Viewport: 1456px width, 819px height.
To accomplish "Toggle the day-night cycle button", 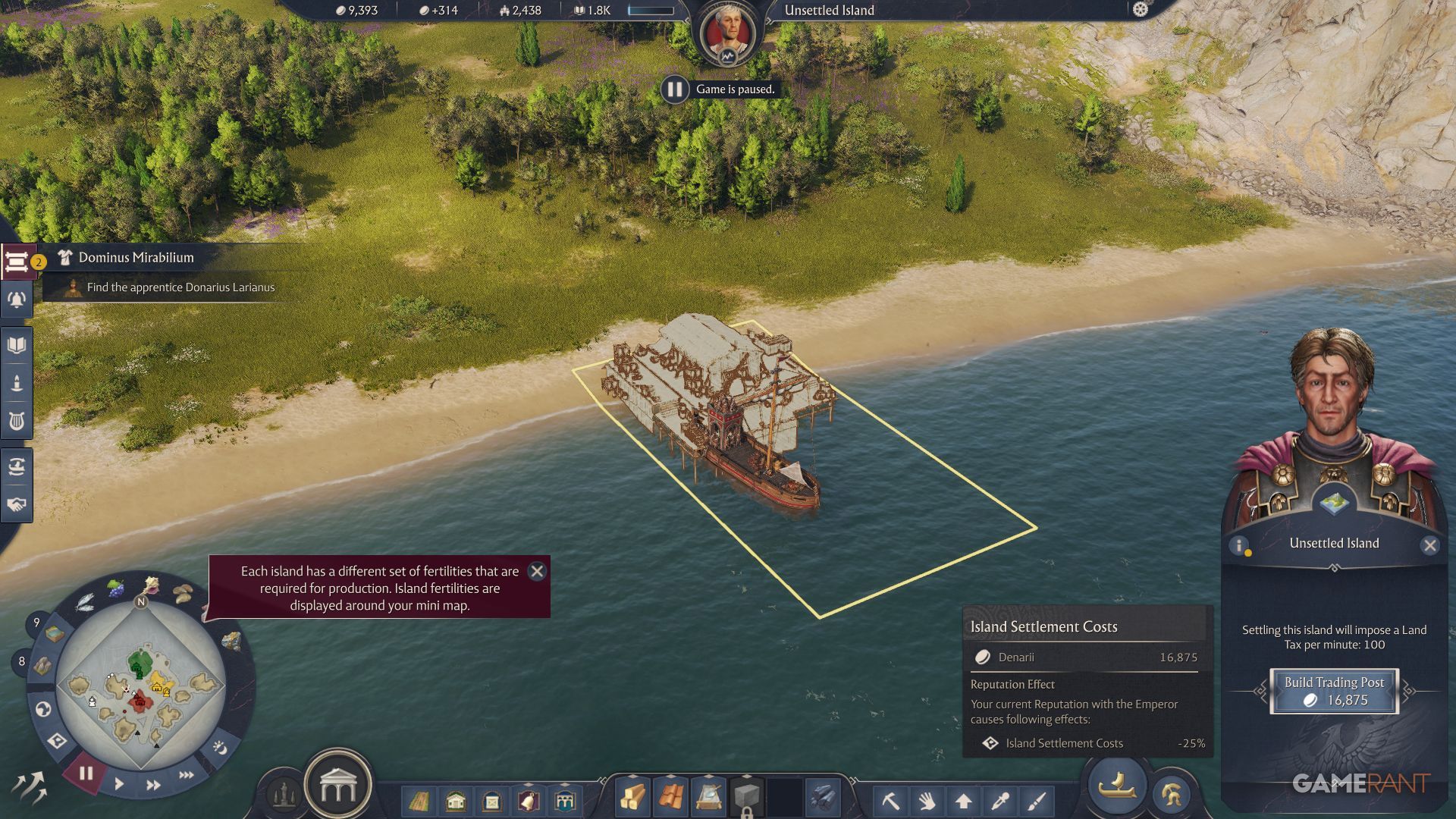I will click(x=220, y=748).
